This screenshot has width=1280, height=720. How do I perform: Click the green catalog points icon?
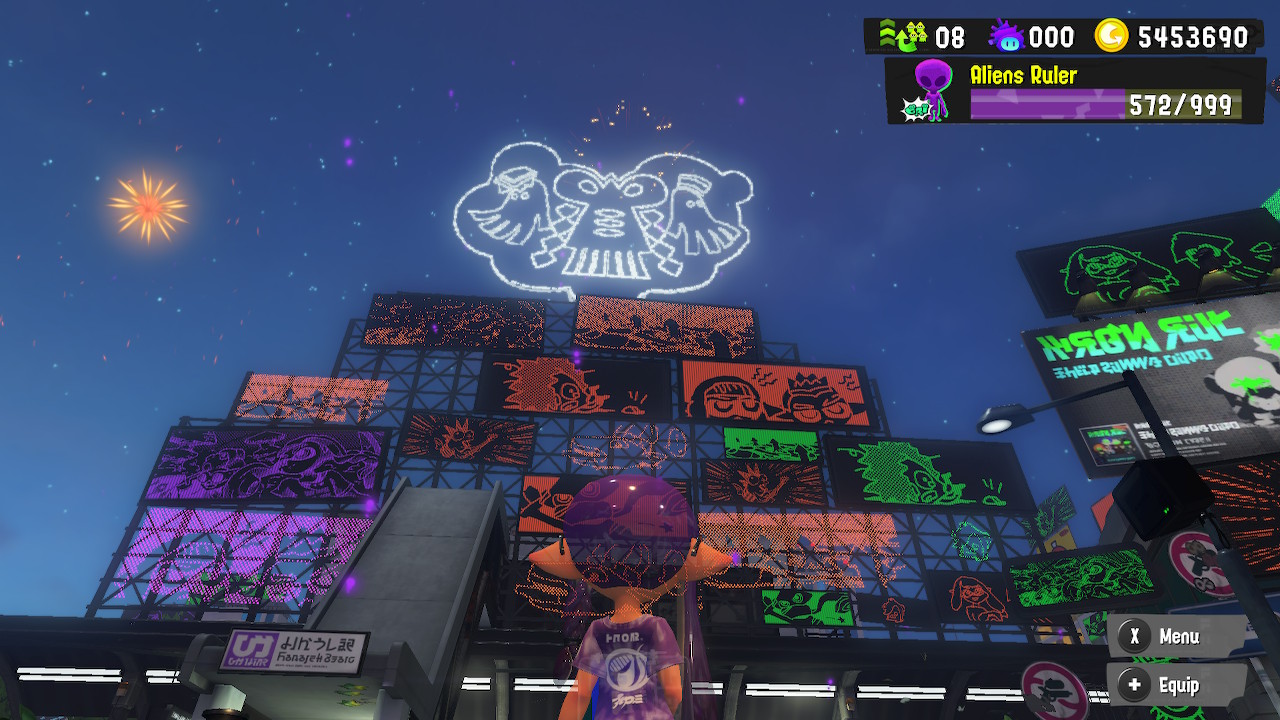905,36
